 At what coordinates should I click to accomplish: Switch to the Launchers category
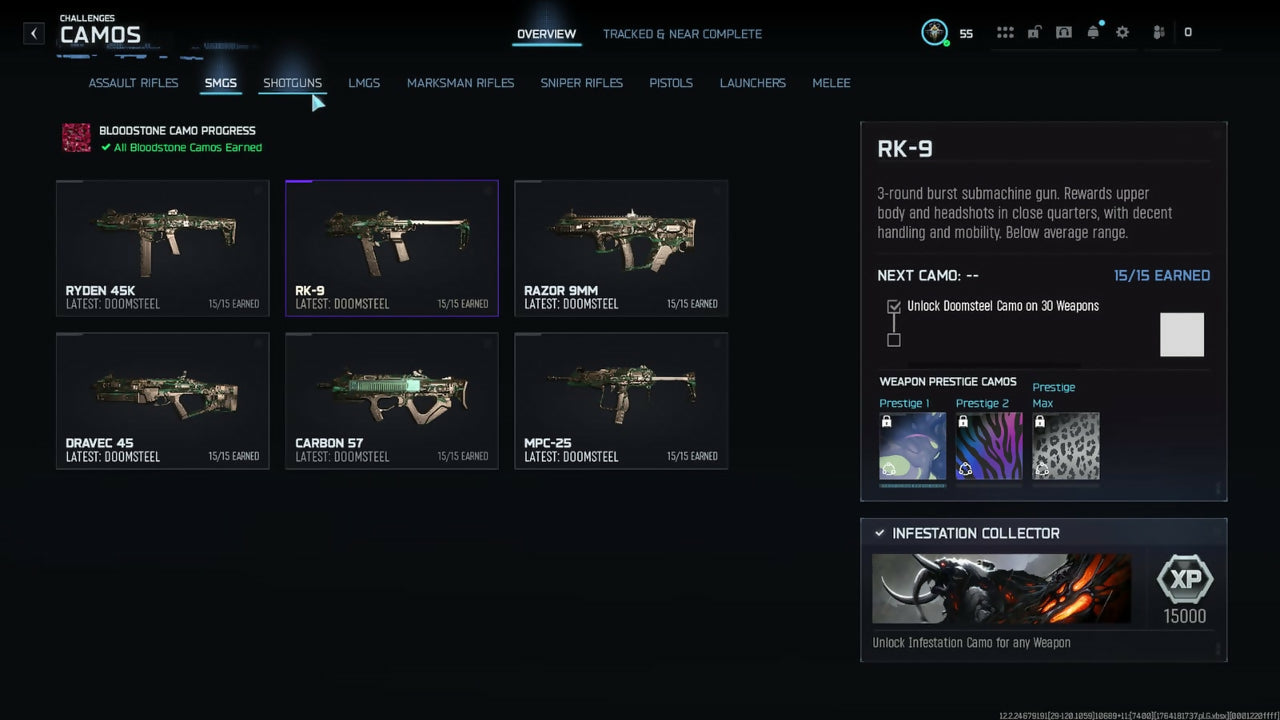click(x=752, y=83)
